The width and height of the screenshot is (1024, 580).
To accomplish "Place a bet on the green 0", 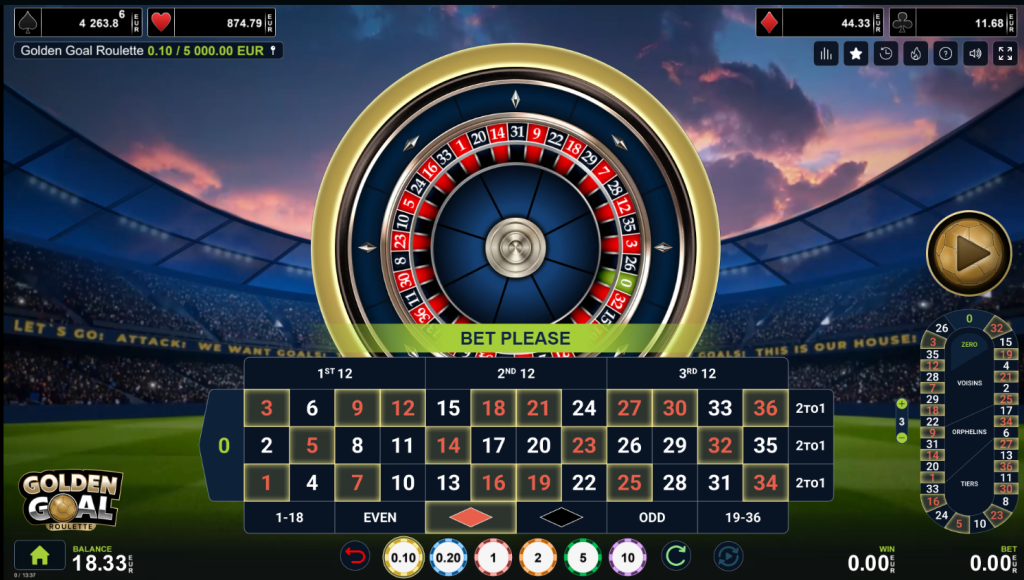I will 224,445.
